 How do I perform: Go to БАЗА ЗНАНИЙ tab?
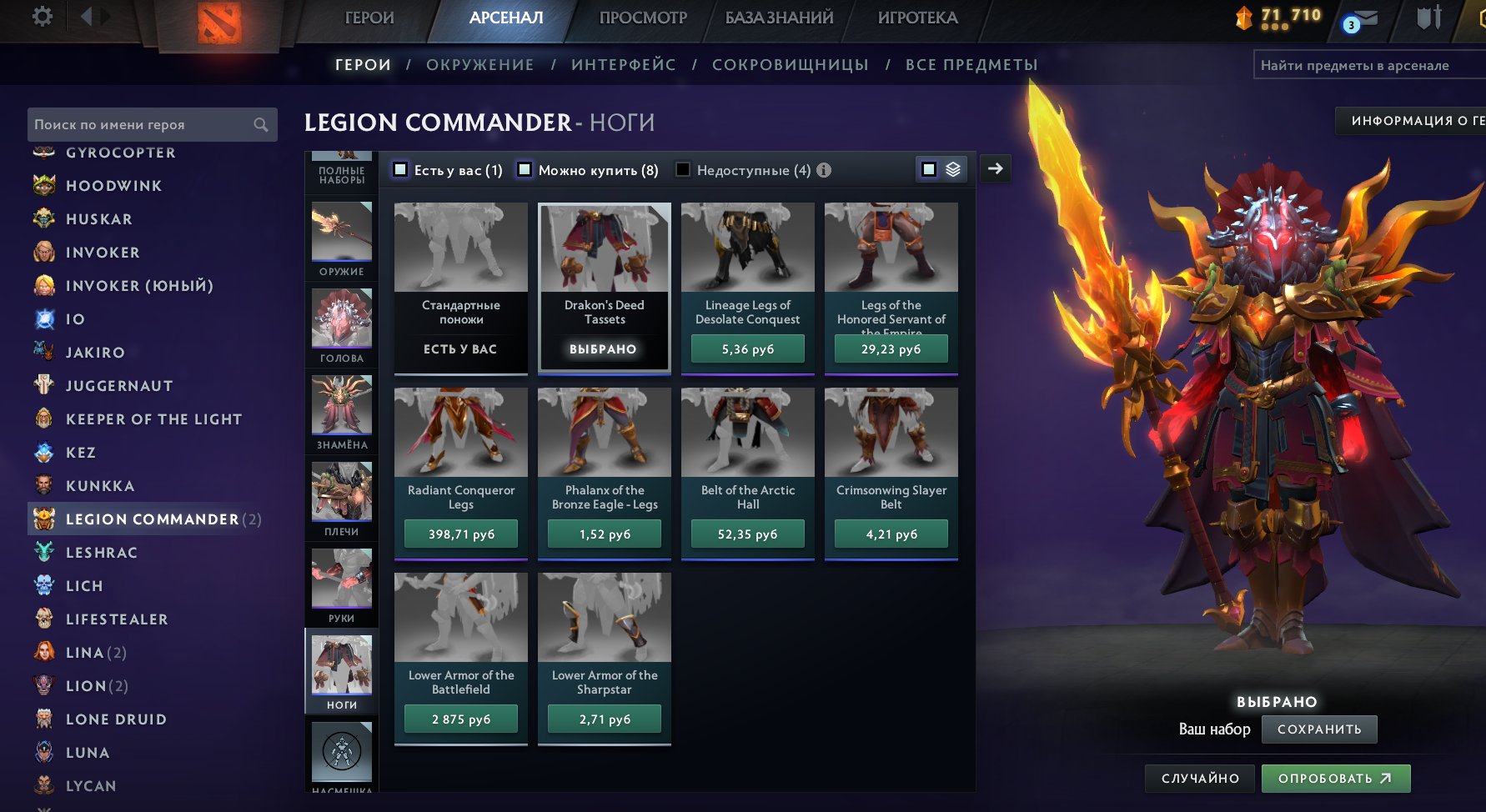[x=779, y=18]
